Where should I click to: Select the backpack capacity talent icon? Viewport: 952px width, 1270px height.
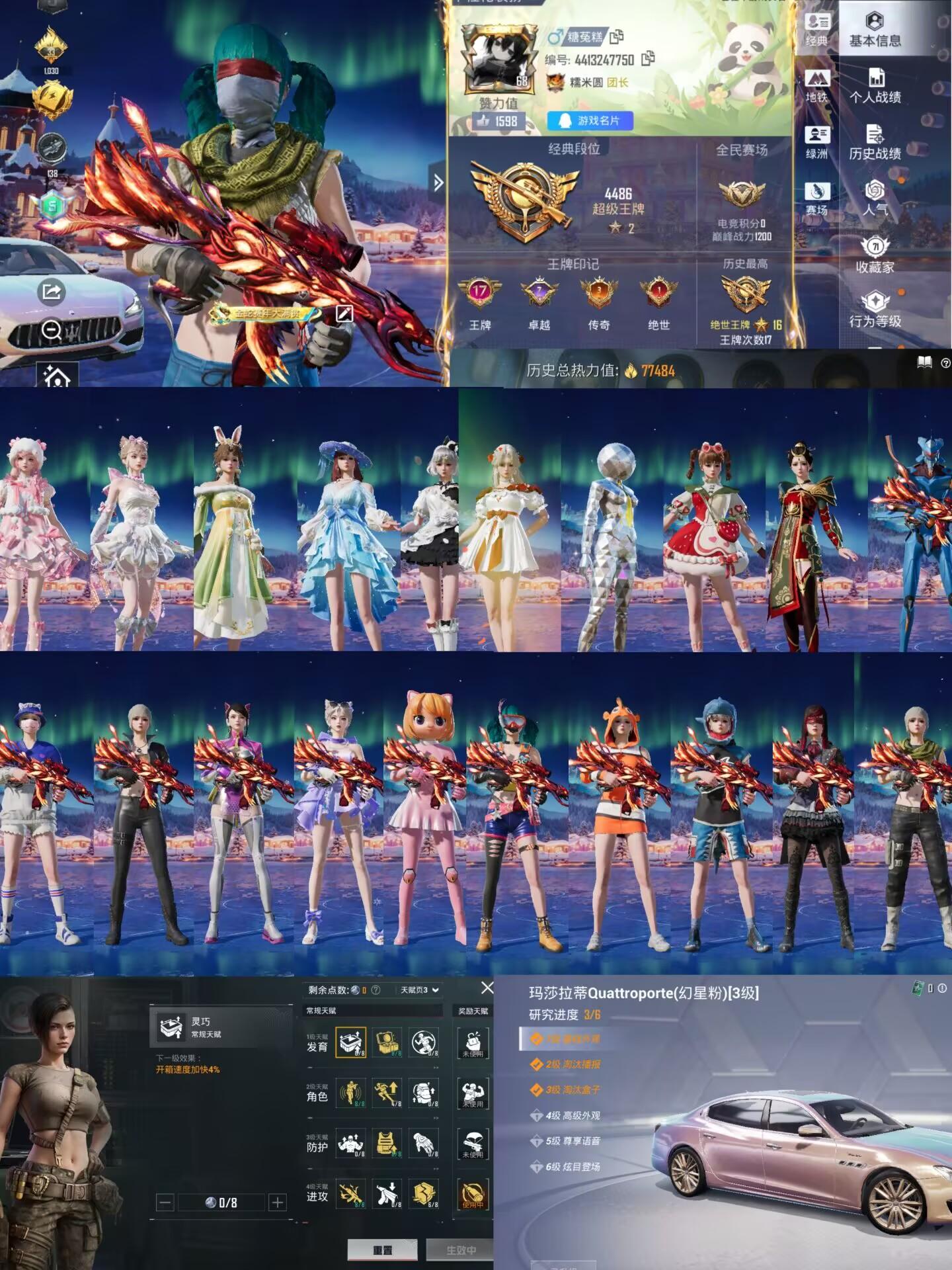(424, 1094)
